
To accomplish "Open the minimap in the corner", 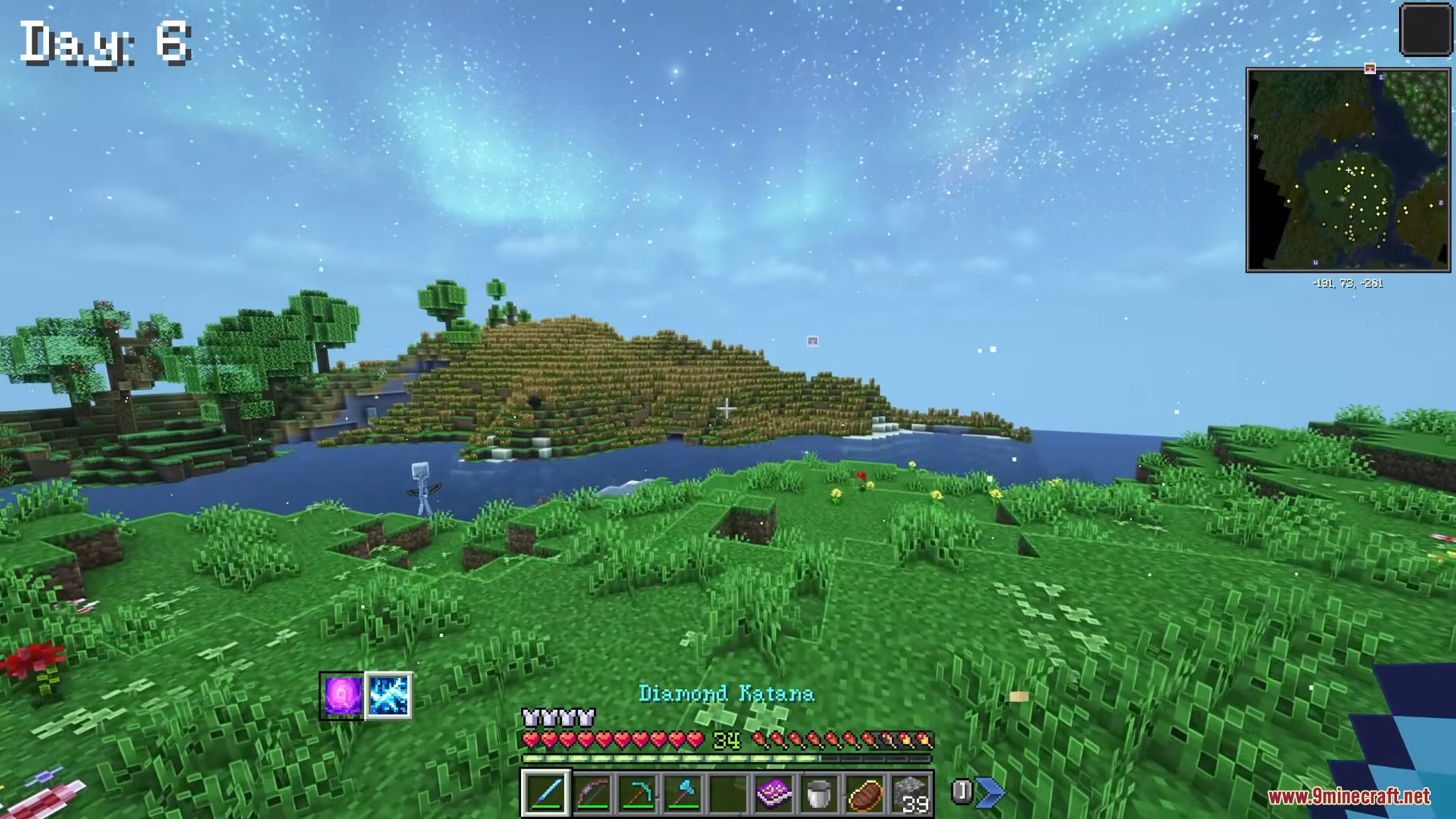I will coord(1347,170).
